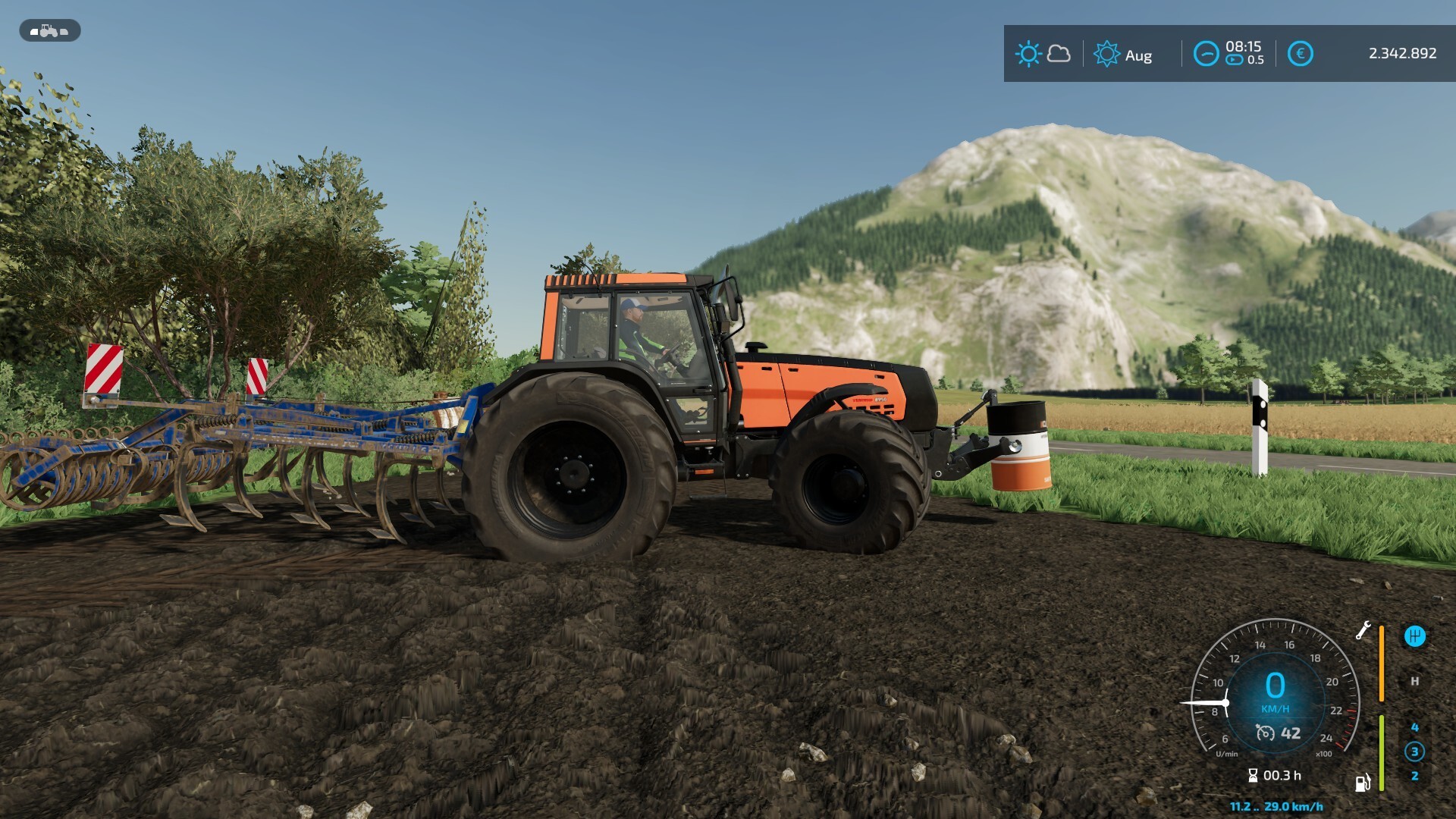This screenshot has width=1456, height=819.
Task: Click the cruise control speed icon
Action: pyautogui.click(x=1265, y=733)
